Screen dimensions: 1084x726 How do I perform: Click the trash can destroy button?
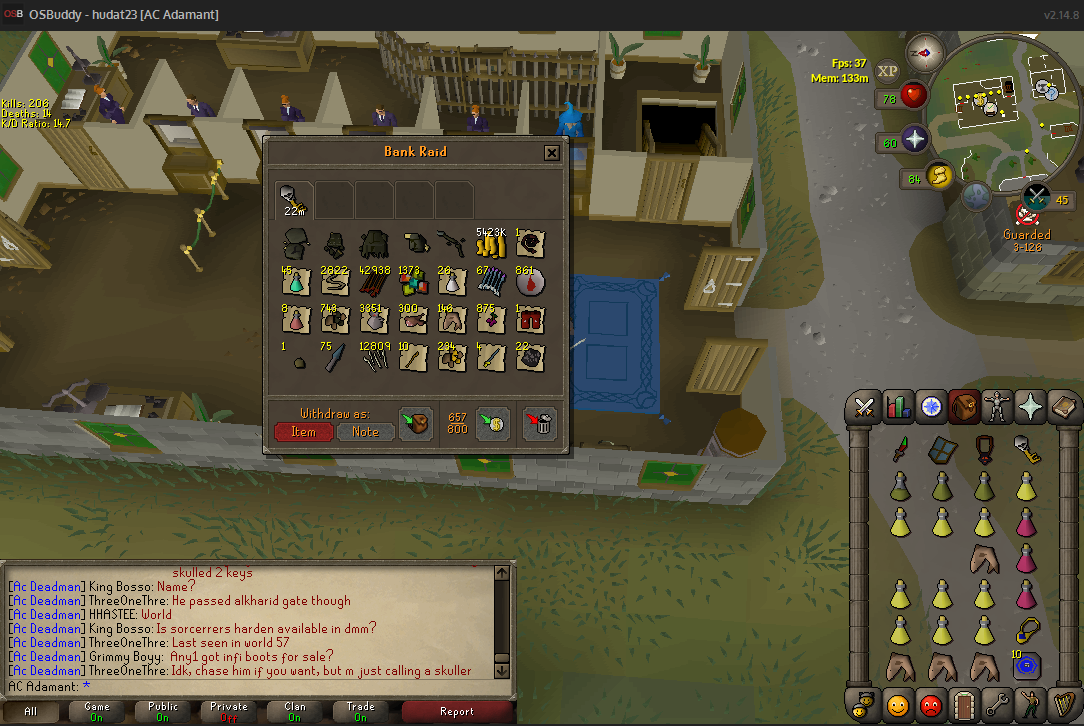click(540, 424)
